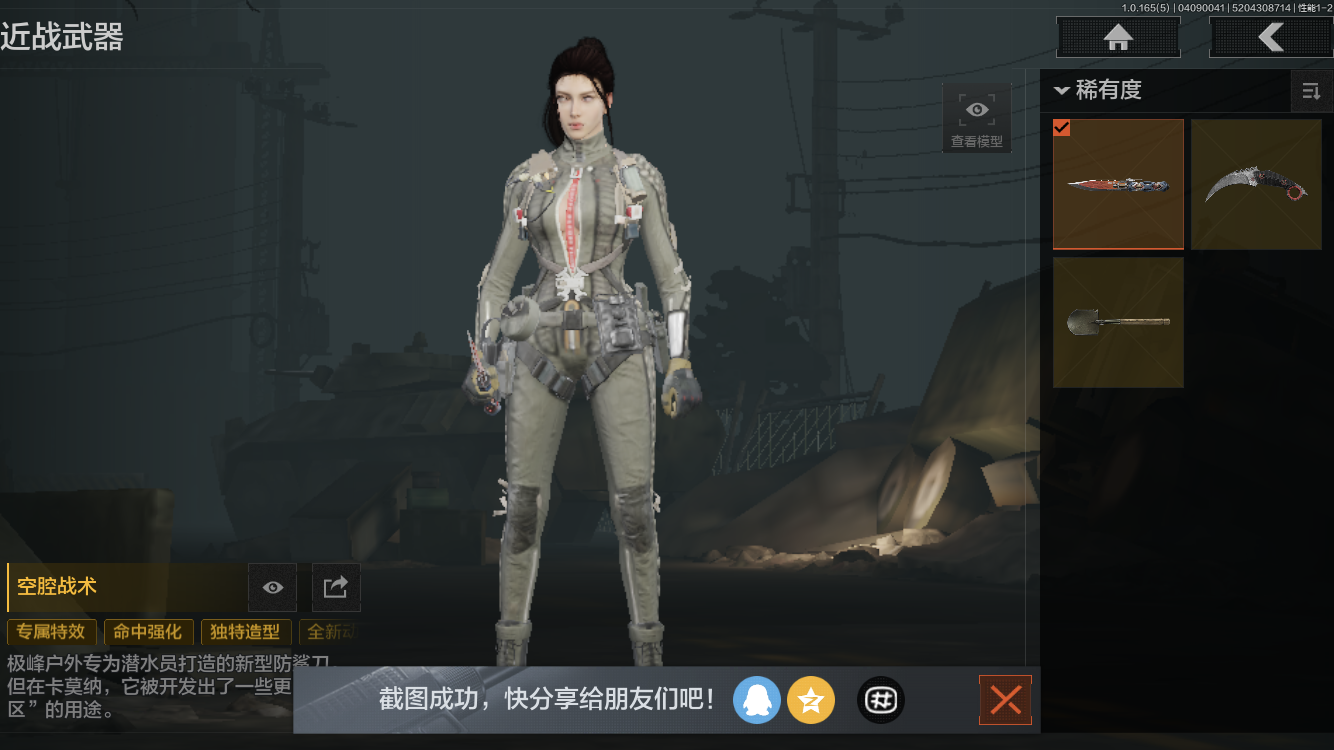
Task: Click the circular camera roll icon
Action: click(x=880, y=700)
